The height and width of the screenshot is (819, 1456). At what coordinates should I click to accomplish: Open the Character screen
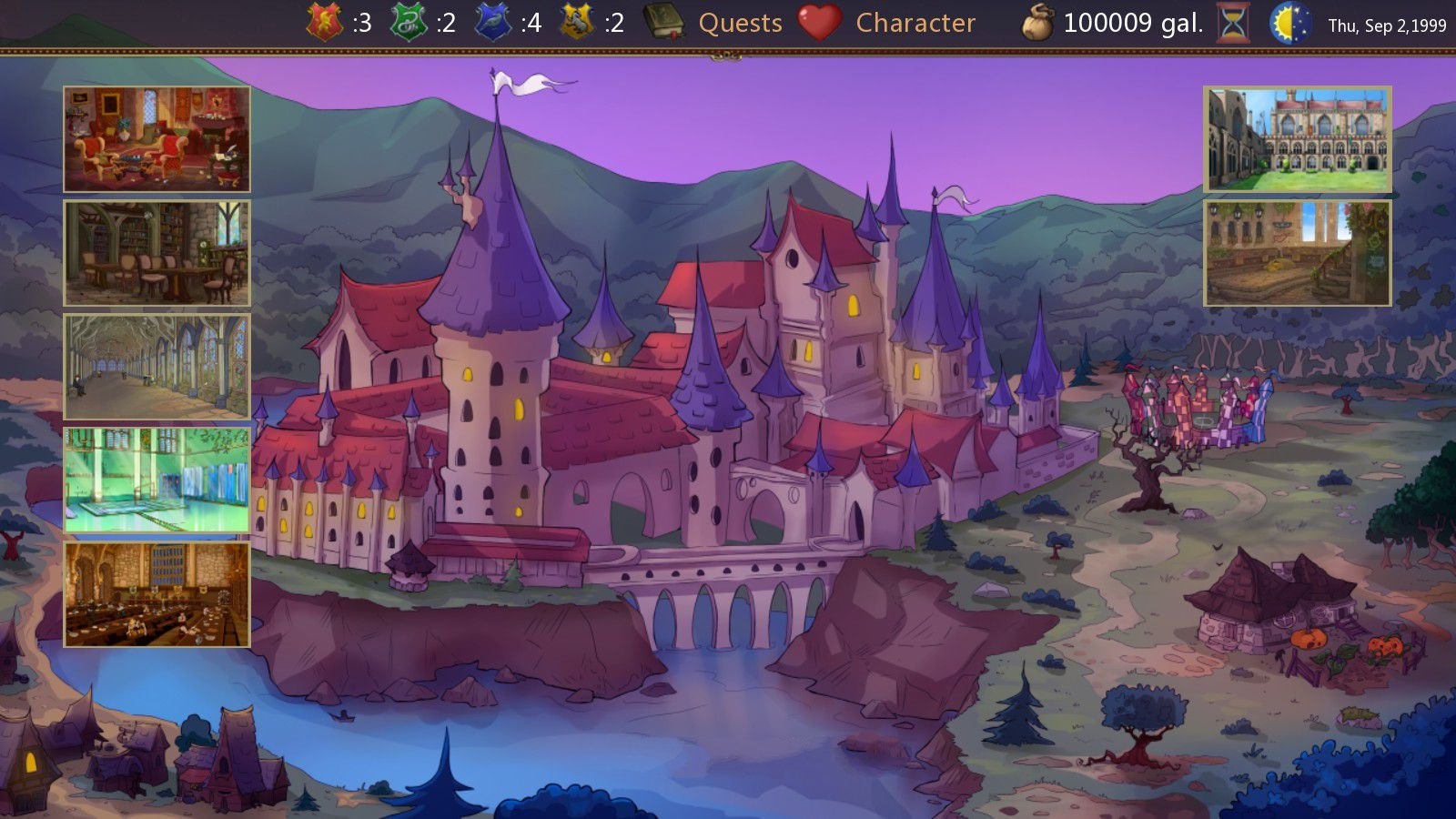pyautogui.click(x=915, y=23)
